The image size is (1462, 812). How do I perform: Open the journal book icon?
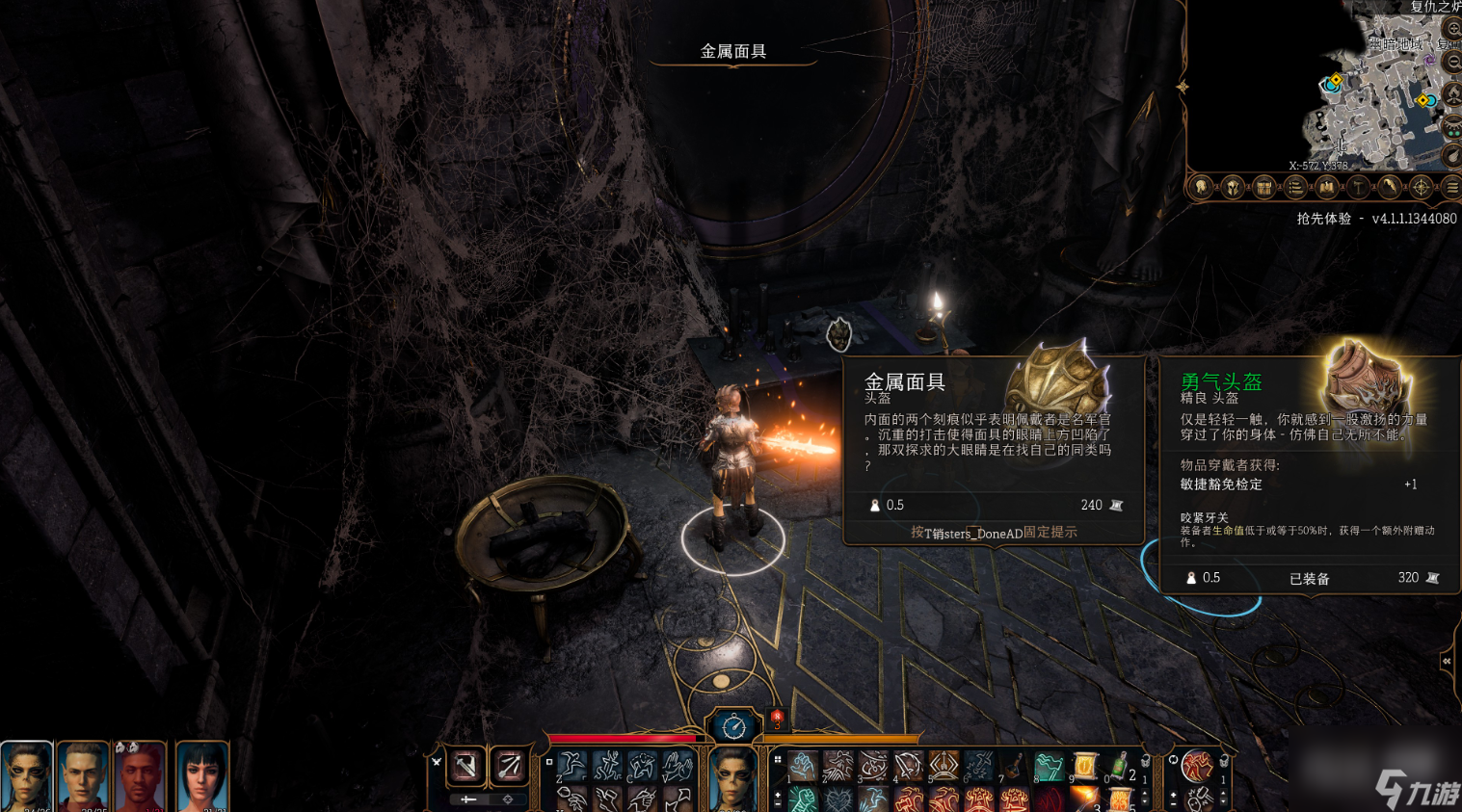[1327, 188]
